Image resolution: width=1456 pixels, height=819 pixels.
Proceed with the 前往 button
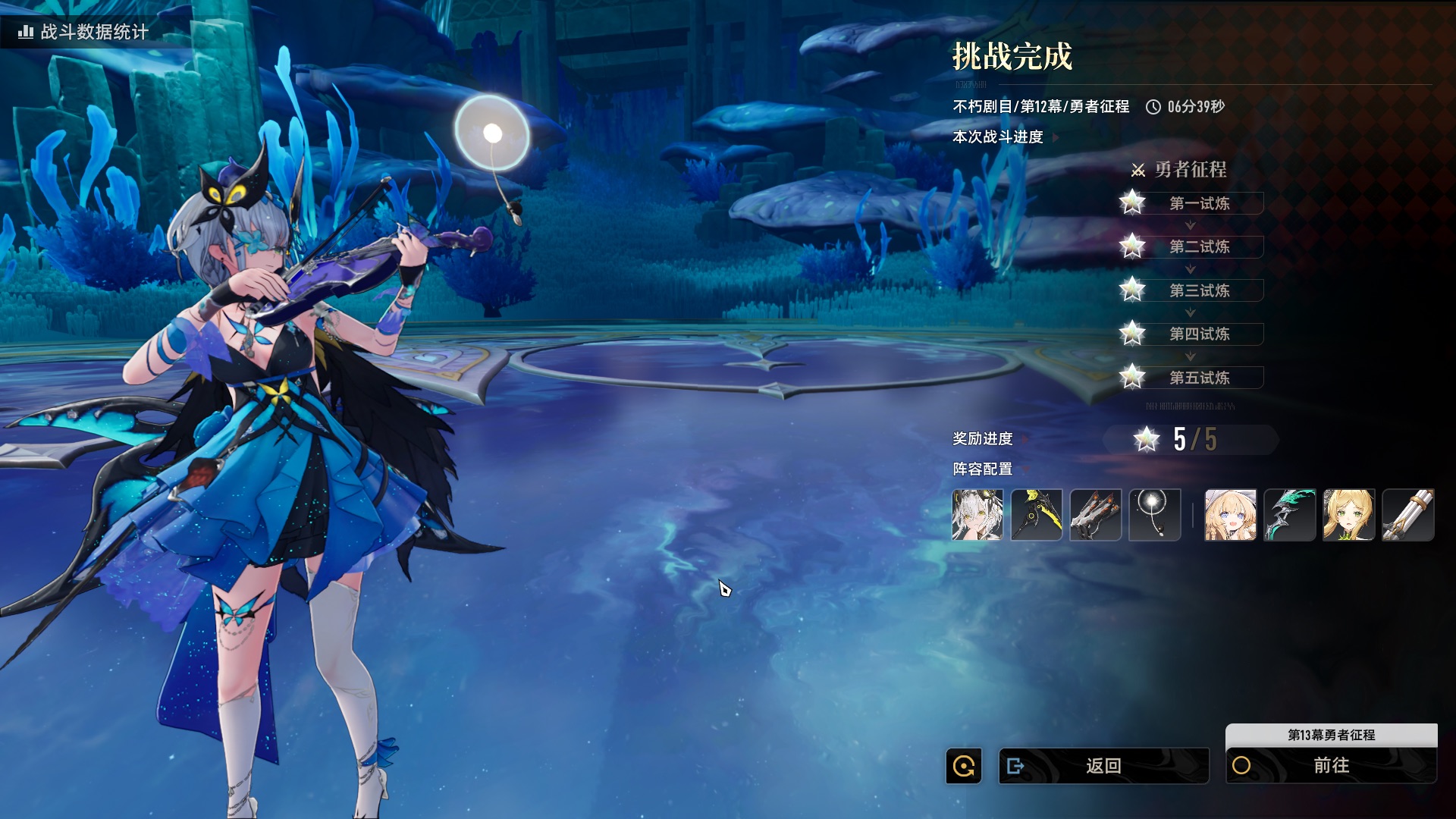click(x=1331, y=766)
